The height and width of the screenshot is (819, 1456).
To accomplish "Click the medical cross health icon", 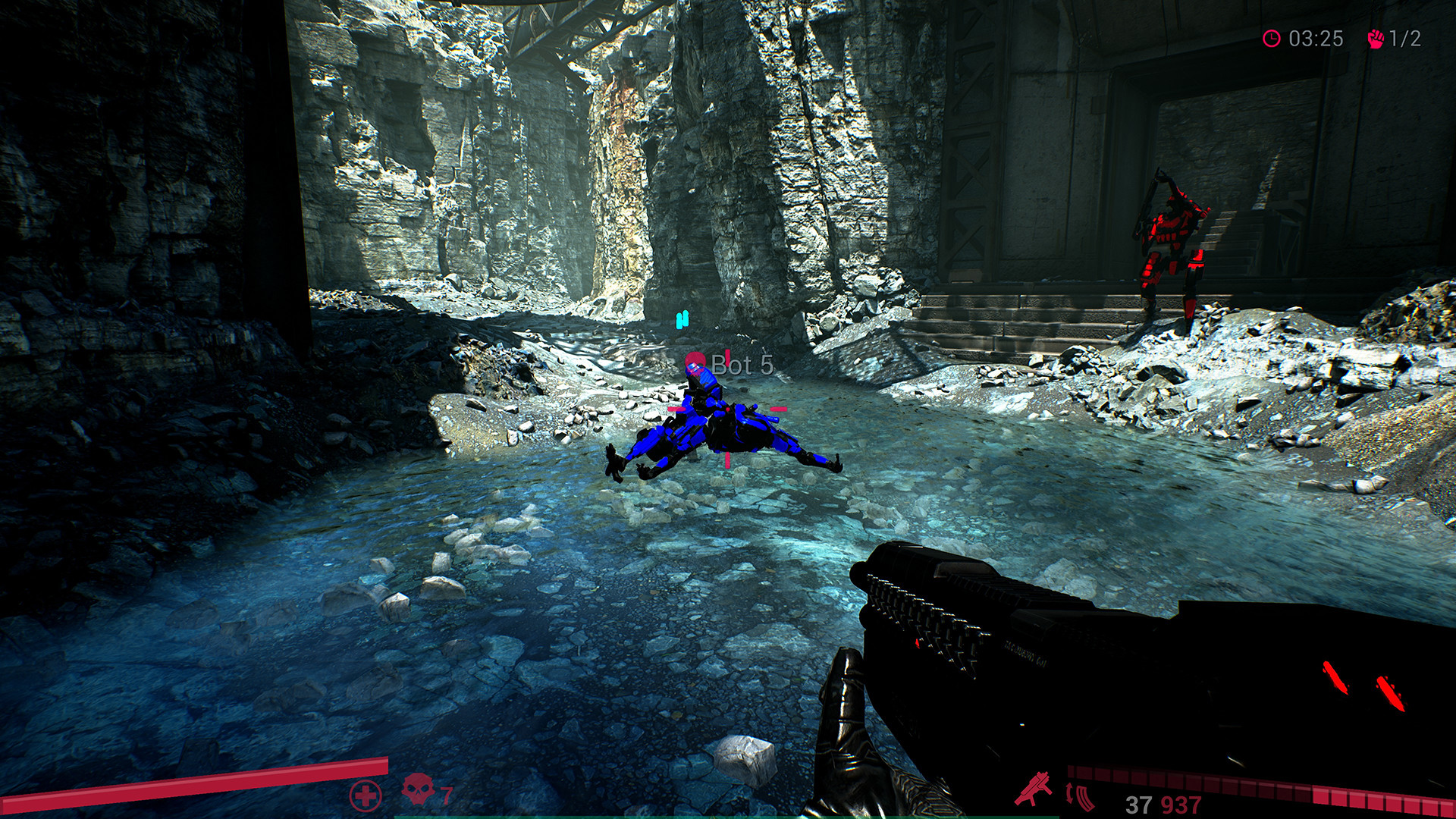I will 366,795.
